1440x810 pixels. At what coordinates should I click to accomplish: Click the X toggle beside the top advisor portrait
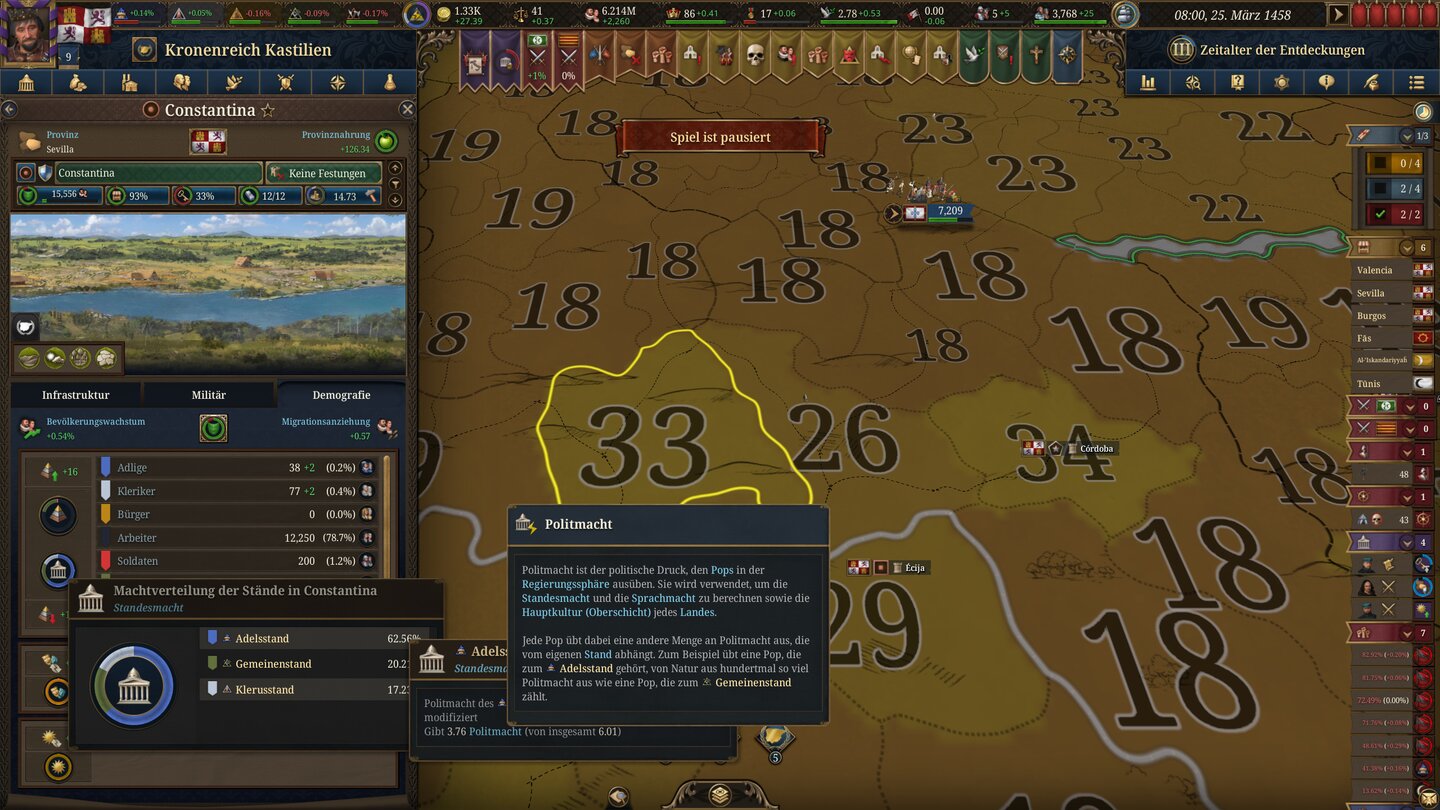[x=1388, y=586]
